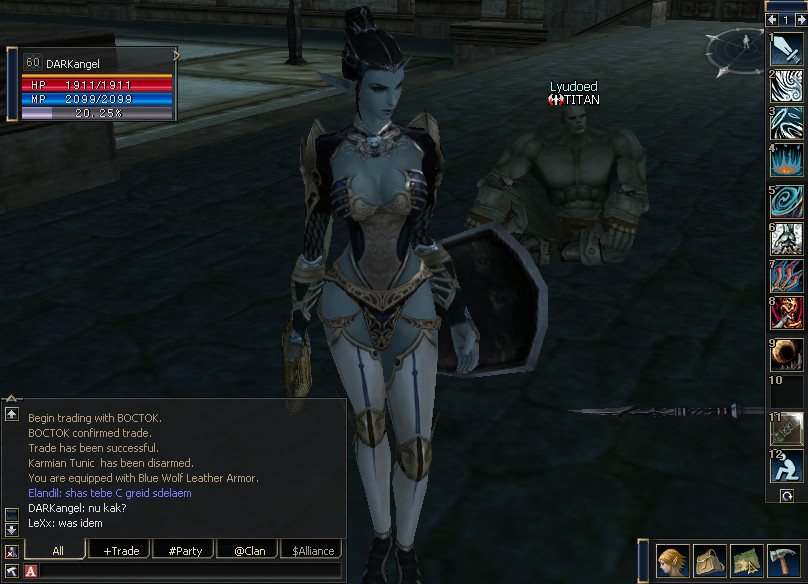Switch to the +Trade chat tab
The width and height of the screenshot is (808, 584).
point(120,550)
